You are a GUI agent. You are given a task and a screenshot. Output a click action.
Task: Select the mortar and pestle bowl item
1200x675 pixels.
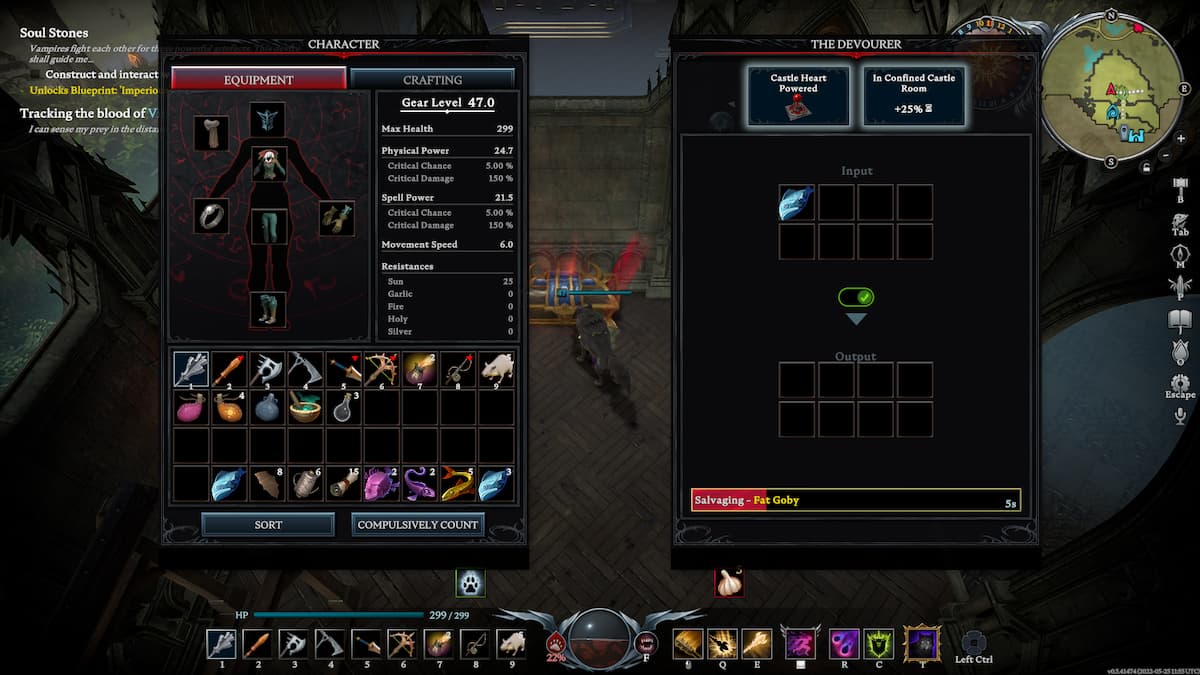pyautogui.click(x=305, y=407)
